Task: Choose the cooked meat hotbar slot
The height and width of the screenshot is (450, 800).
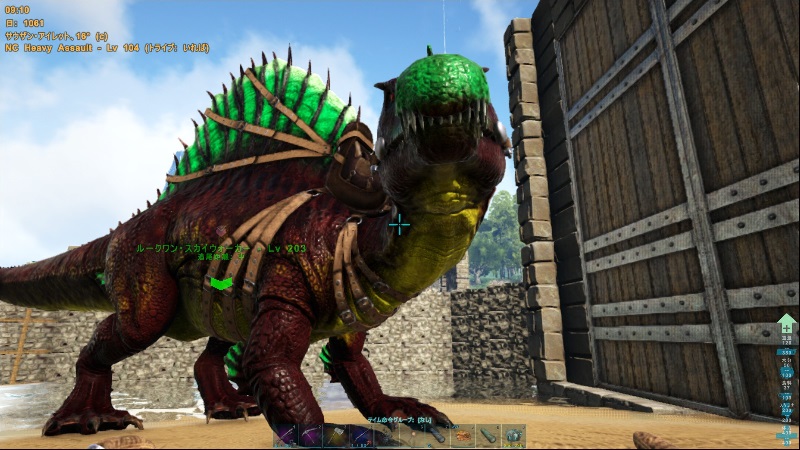Action: click(463, 436)
